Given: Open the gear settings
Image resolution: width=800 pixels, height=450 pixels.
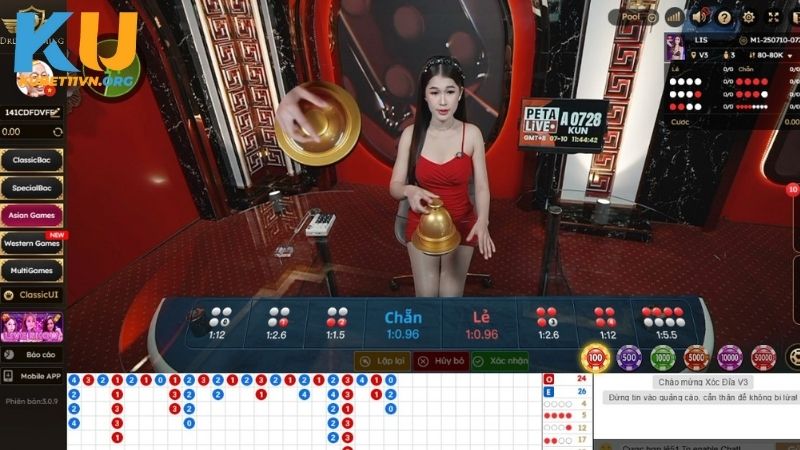Looking at the screenshot, I should (749, 17).
